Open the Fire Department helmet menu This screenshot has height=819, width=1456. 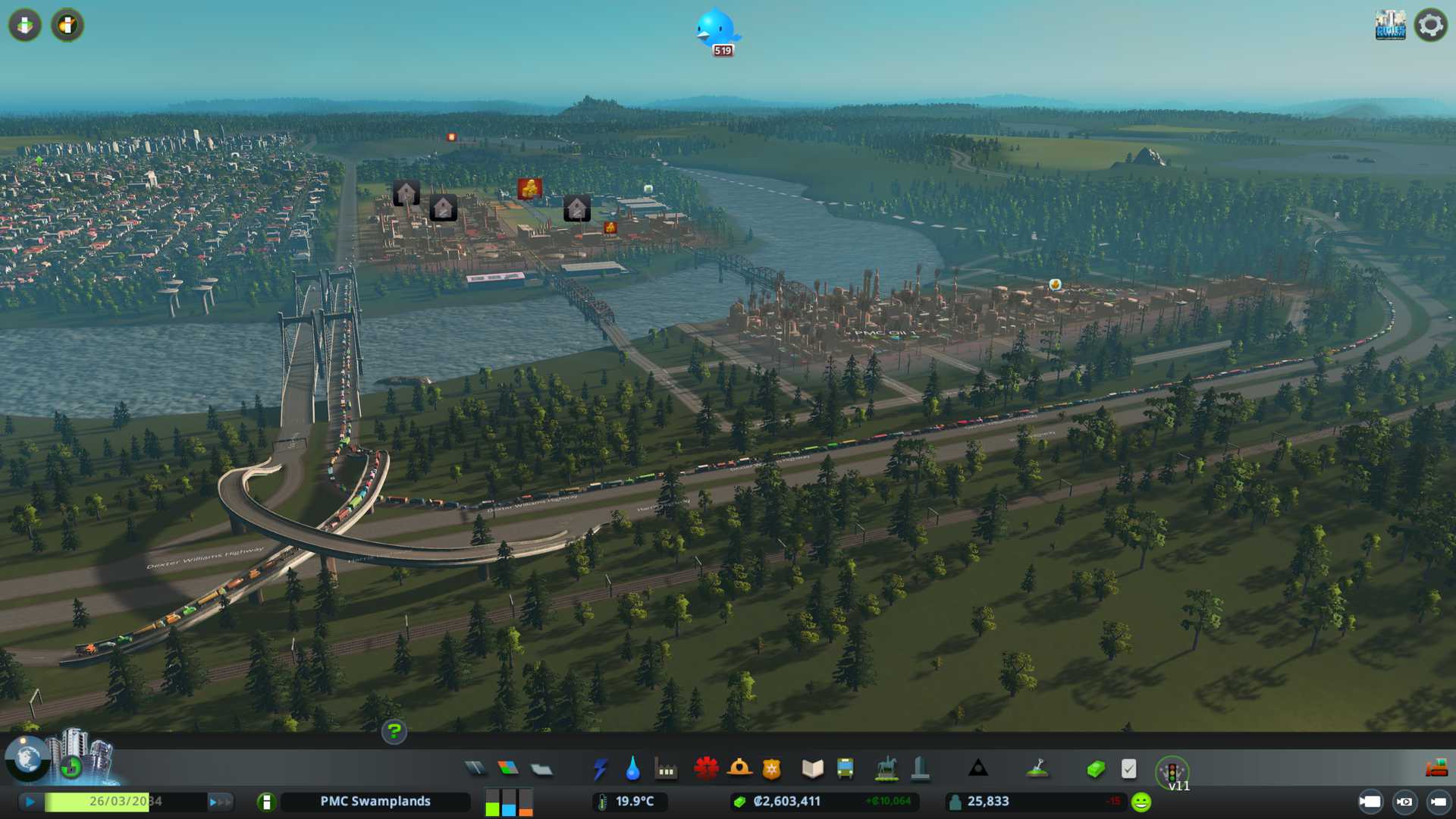point(739,769)
